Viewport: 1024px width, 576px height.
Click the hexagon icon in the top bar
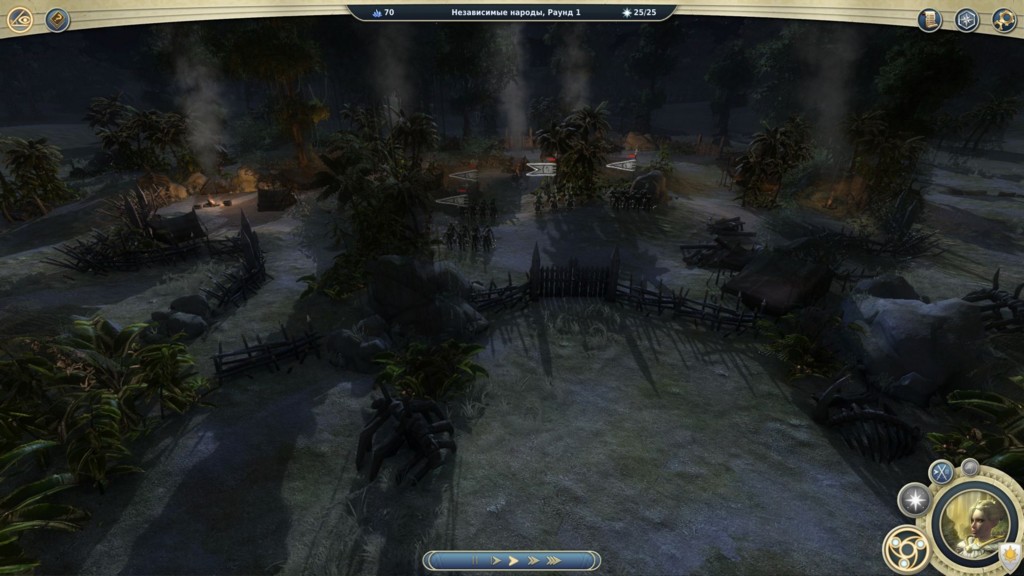(966, 20)
